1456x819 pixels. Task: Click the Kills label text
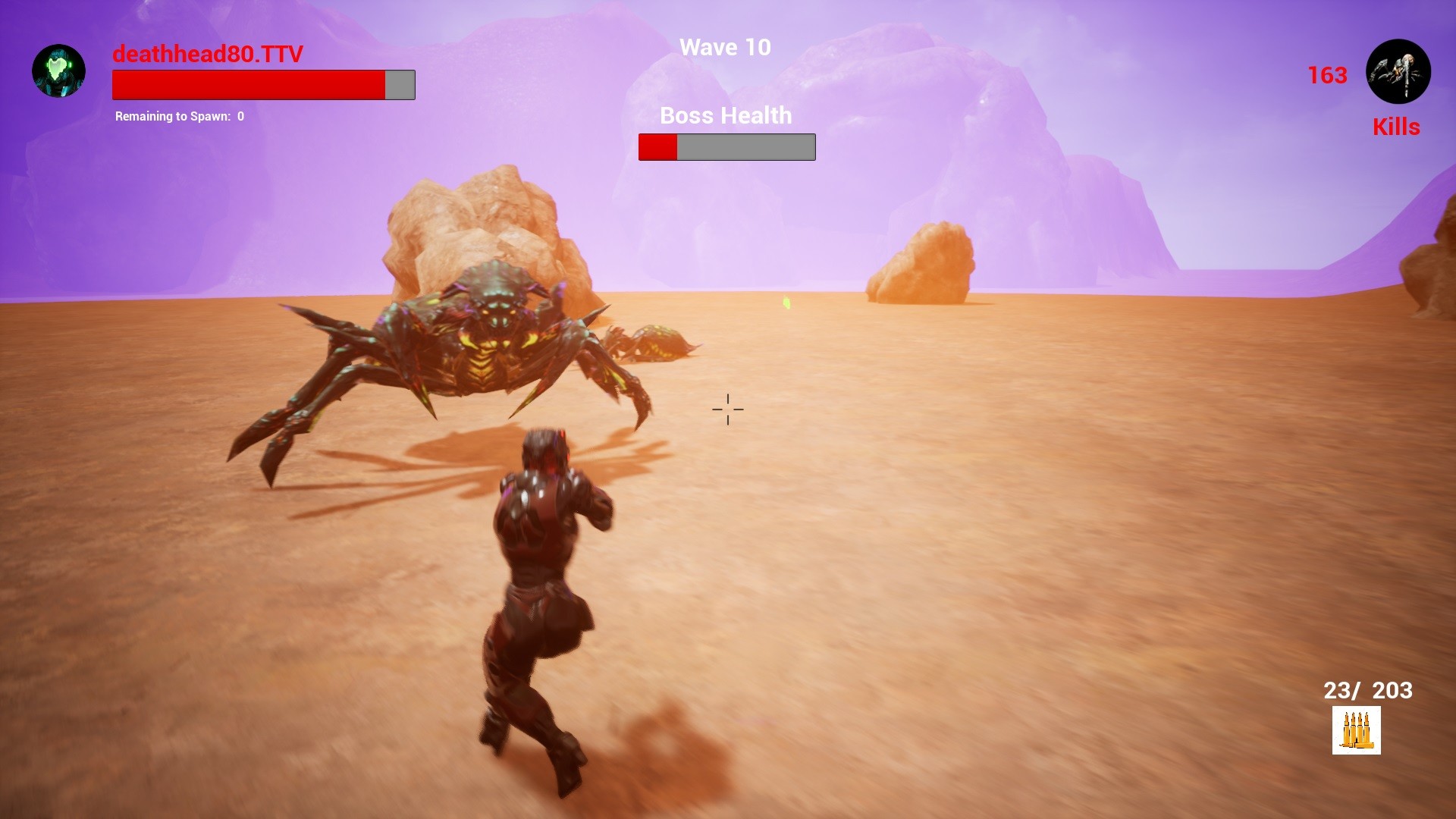pos(1396,127)
